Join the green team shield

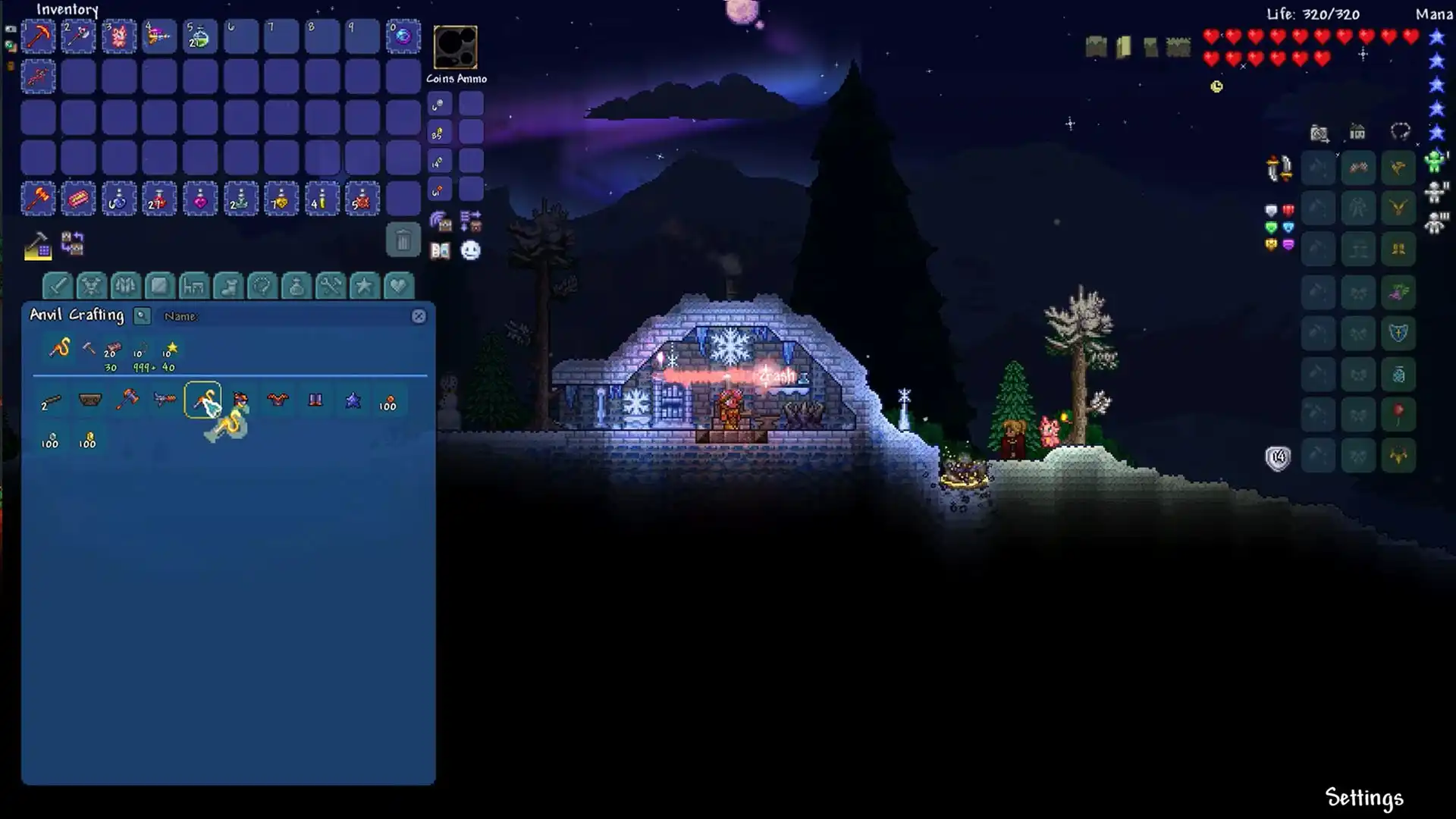click(1269, 227)
